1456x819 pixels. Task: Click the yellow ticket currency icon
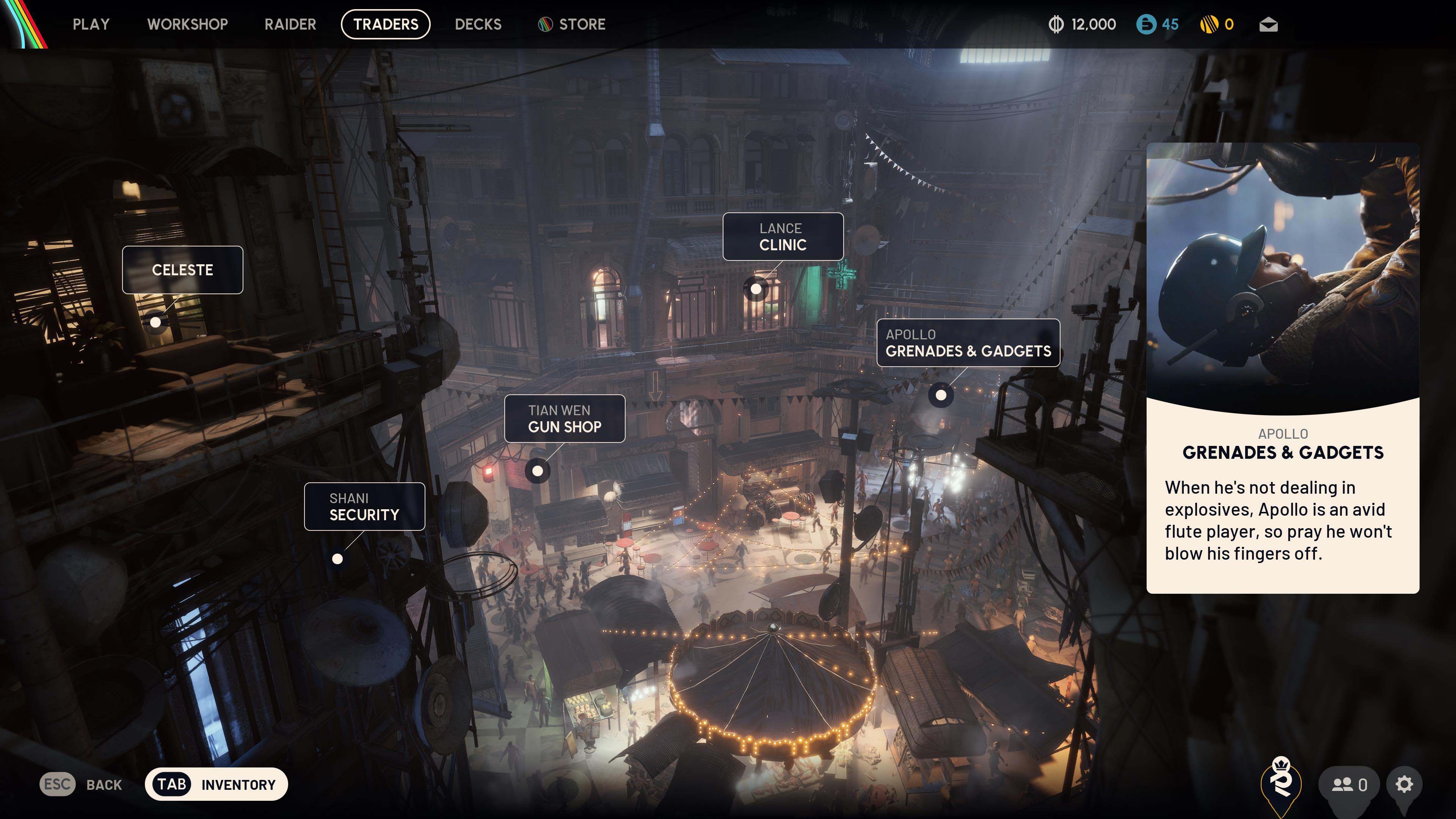point(1211,24)
